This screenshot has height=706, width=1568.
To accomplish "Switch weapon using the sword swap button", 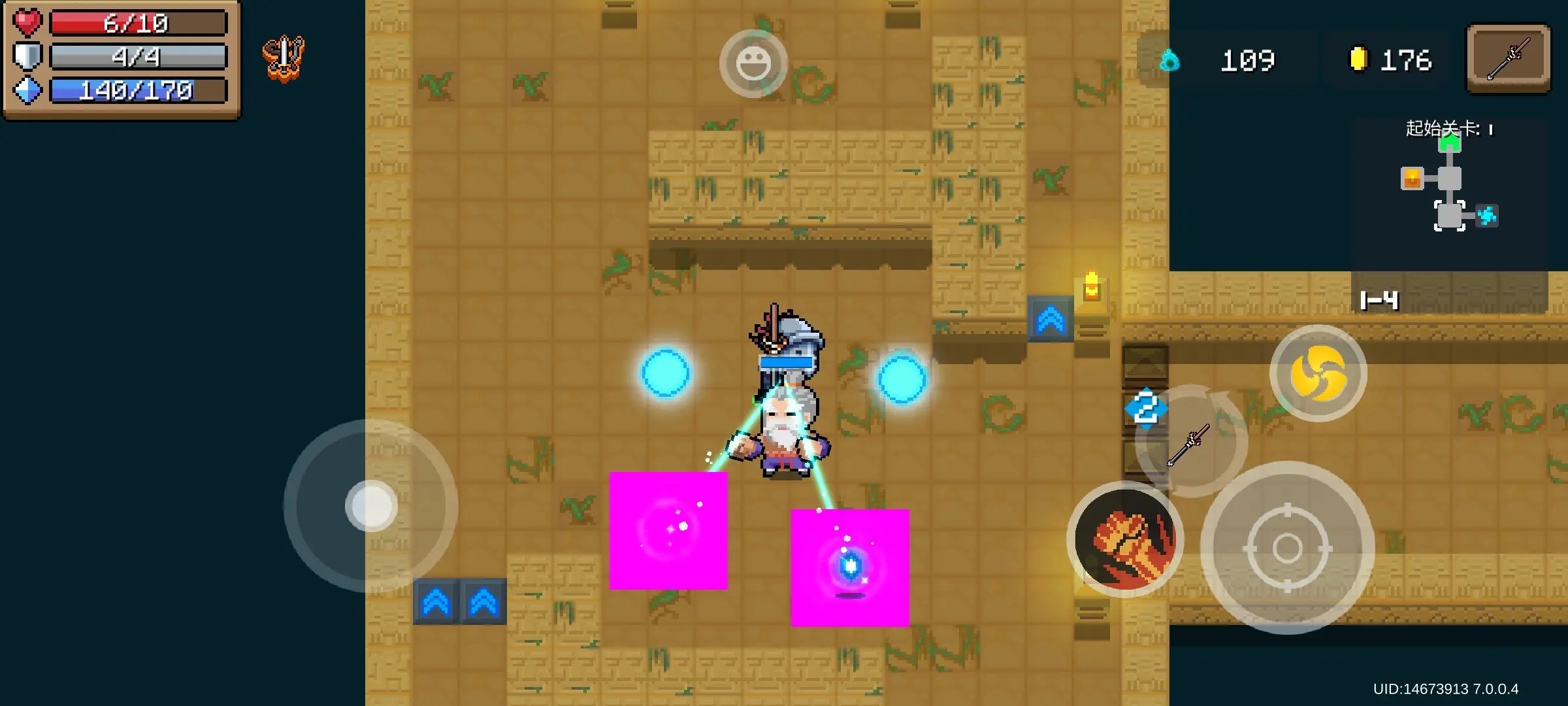I will point(1191,443).
